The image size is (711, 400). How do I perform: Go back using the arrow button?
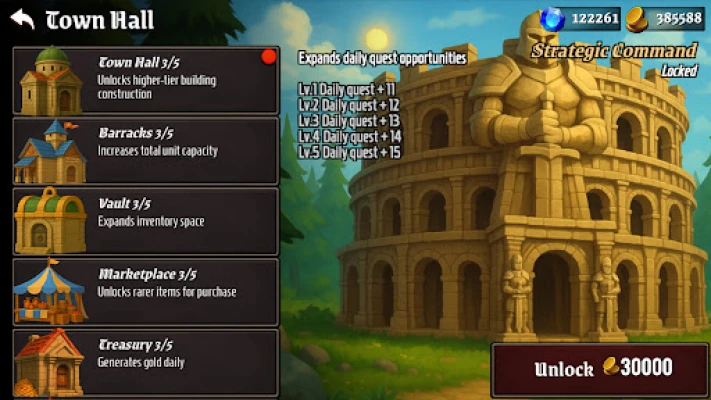click(x=22, y=19)
